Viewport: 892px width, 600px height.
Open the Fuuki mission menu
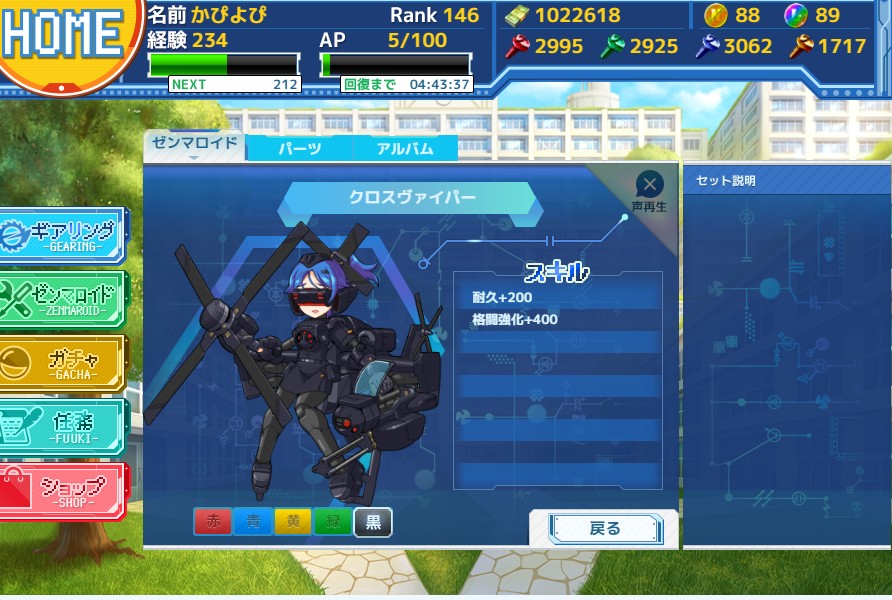coord(62,427)
